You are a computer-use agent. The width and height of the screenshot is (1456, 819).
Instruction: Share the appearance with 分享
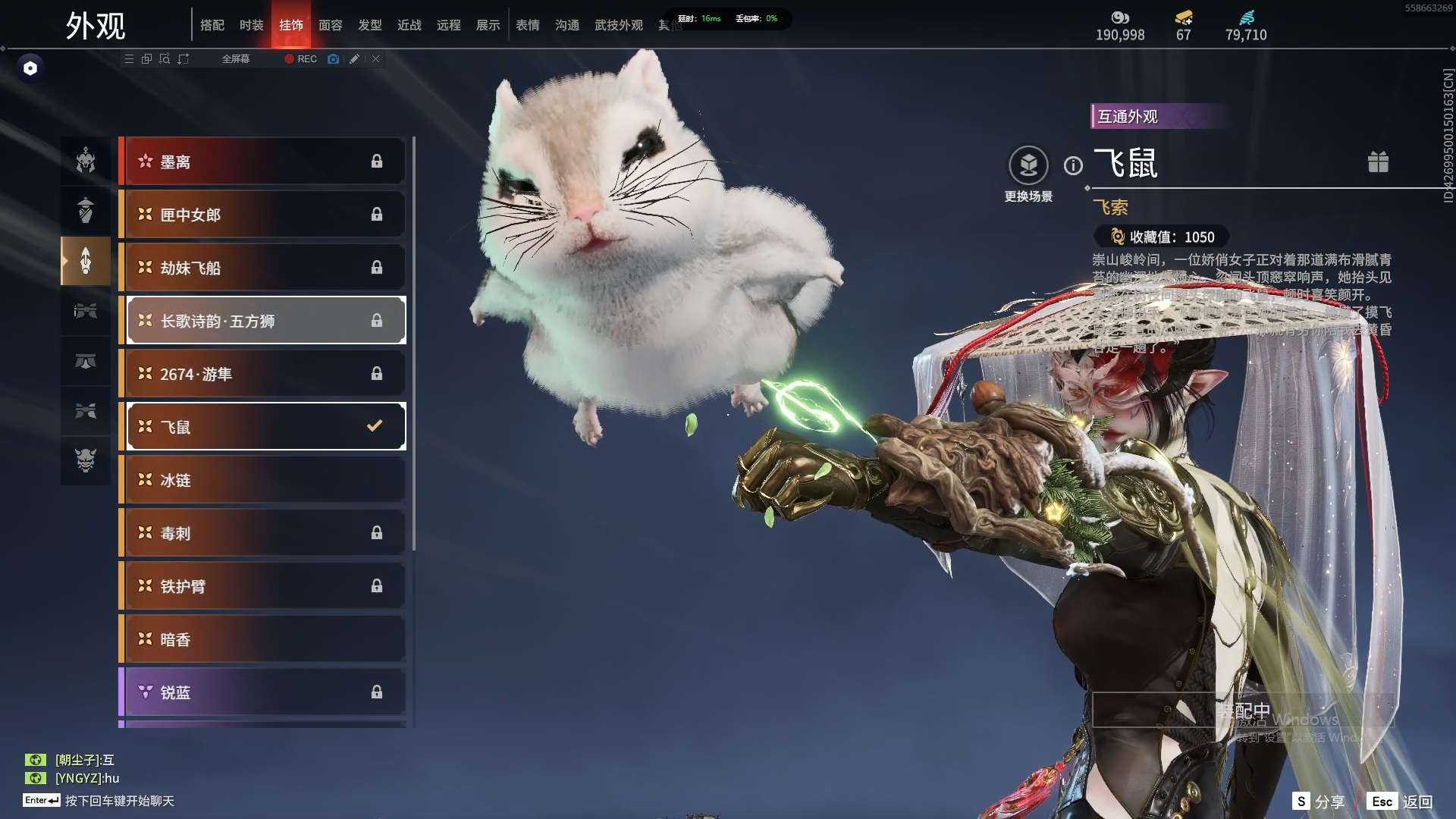(x=1319, y=802)
